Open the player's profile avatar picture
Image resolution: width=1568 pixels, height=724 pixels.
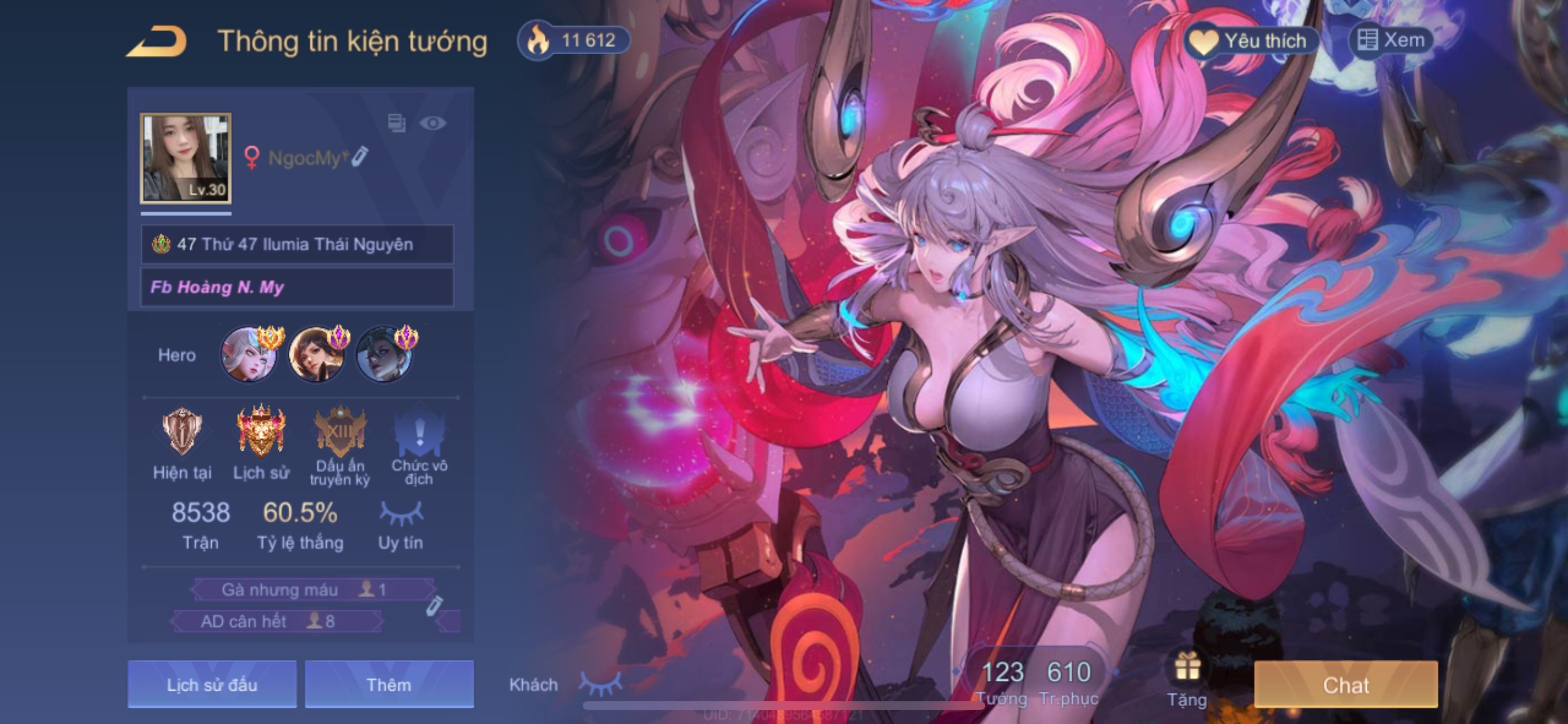[185, 157]
